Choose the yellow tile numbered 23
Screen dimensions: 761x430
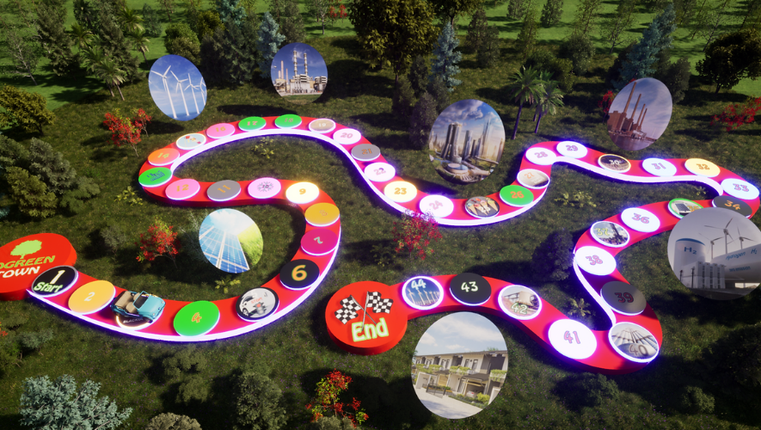coord(400,190)
